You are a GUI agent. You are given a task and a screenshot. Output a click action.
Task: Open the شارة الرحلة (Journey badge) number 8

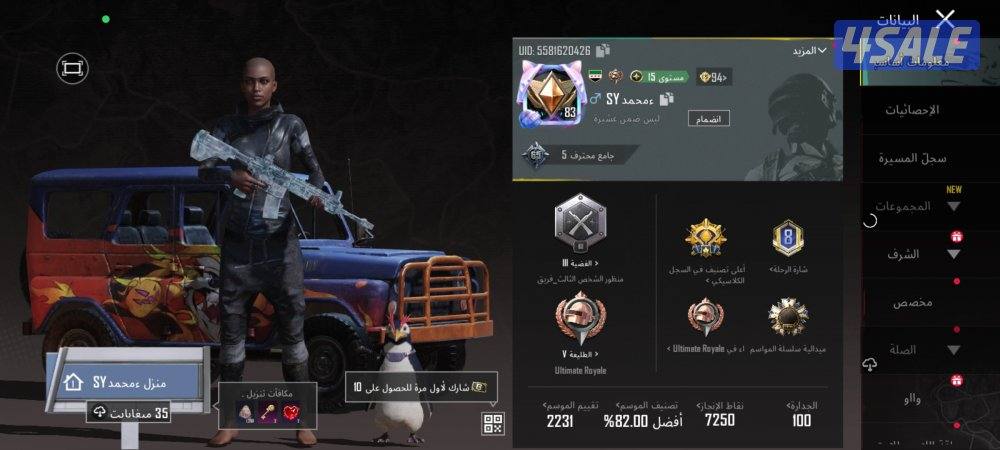[789, 238]
